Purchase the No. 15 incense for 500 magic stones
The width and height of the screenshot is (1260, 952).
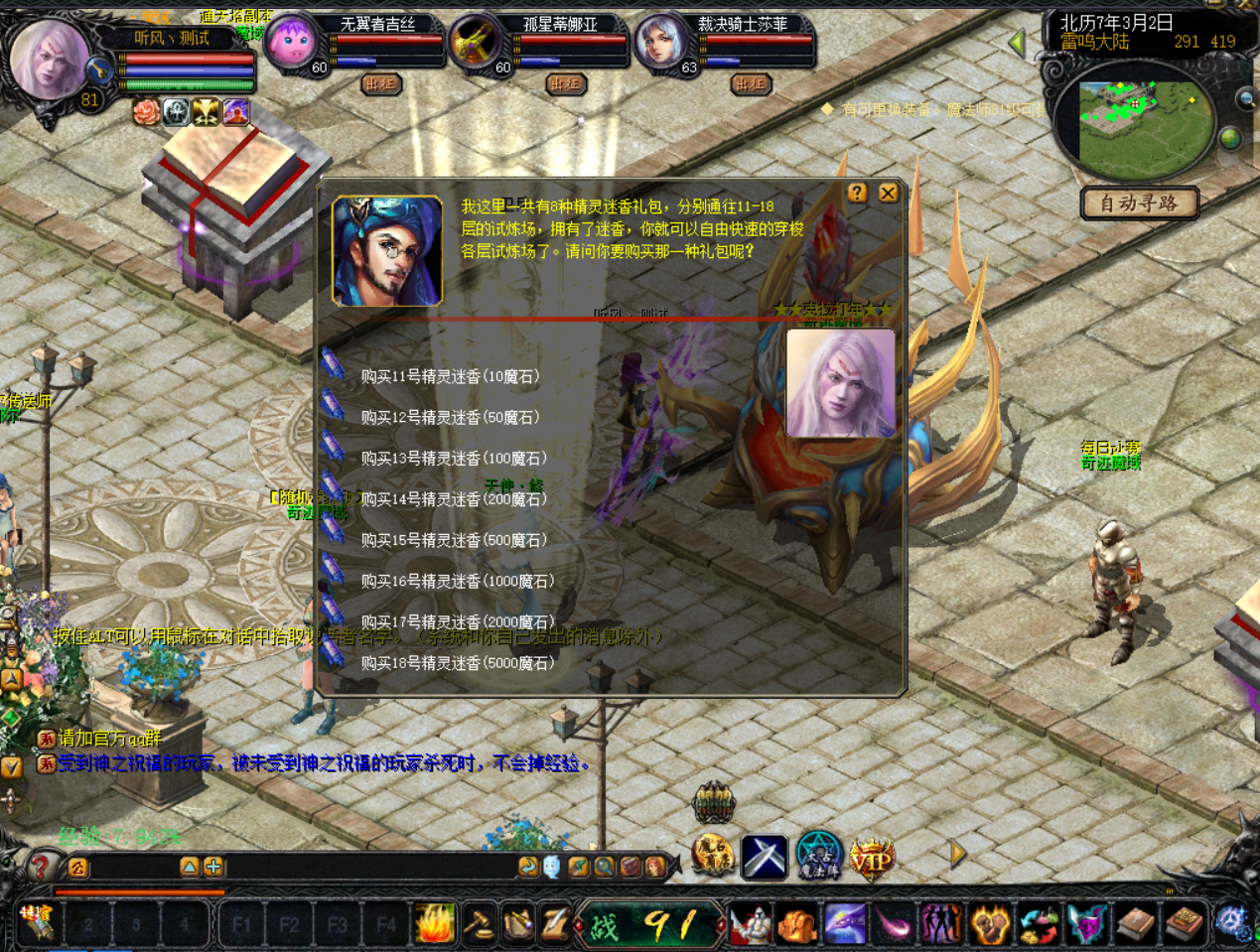pos(453,540)
